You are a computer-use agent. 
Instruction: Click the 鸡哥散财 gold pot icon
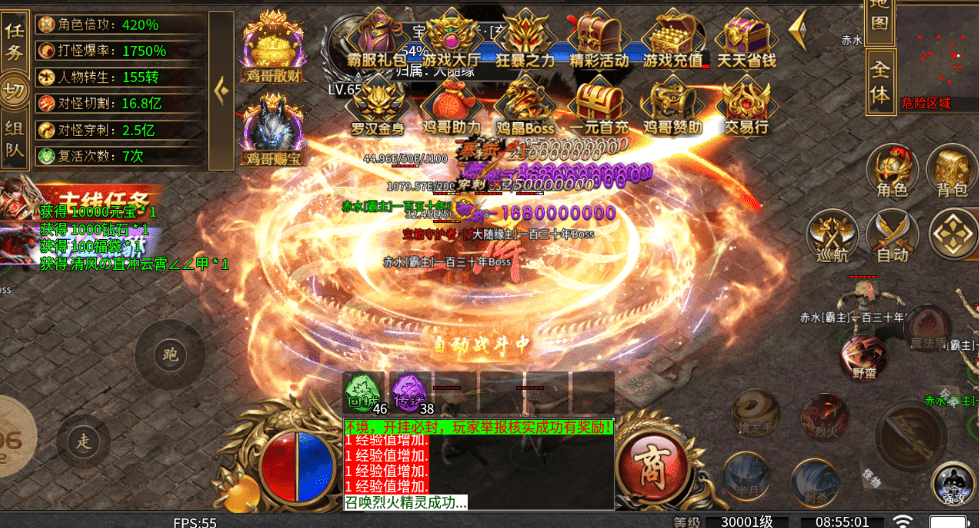pos(273,45)
